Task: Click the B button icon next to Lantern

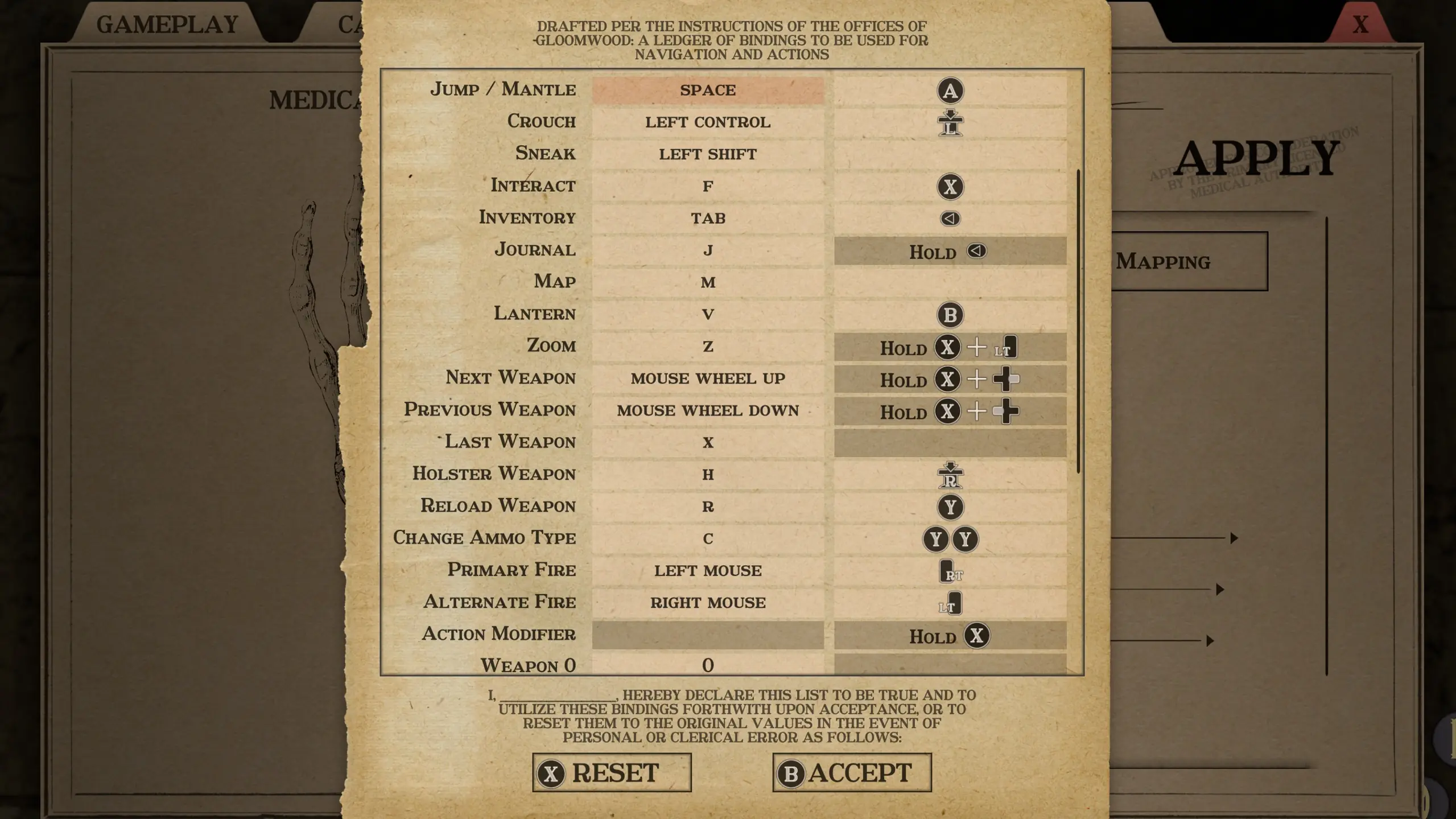Action: 951,315
